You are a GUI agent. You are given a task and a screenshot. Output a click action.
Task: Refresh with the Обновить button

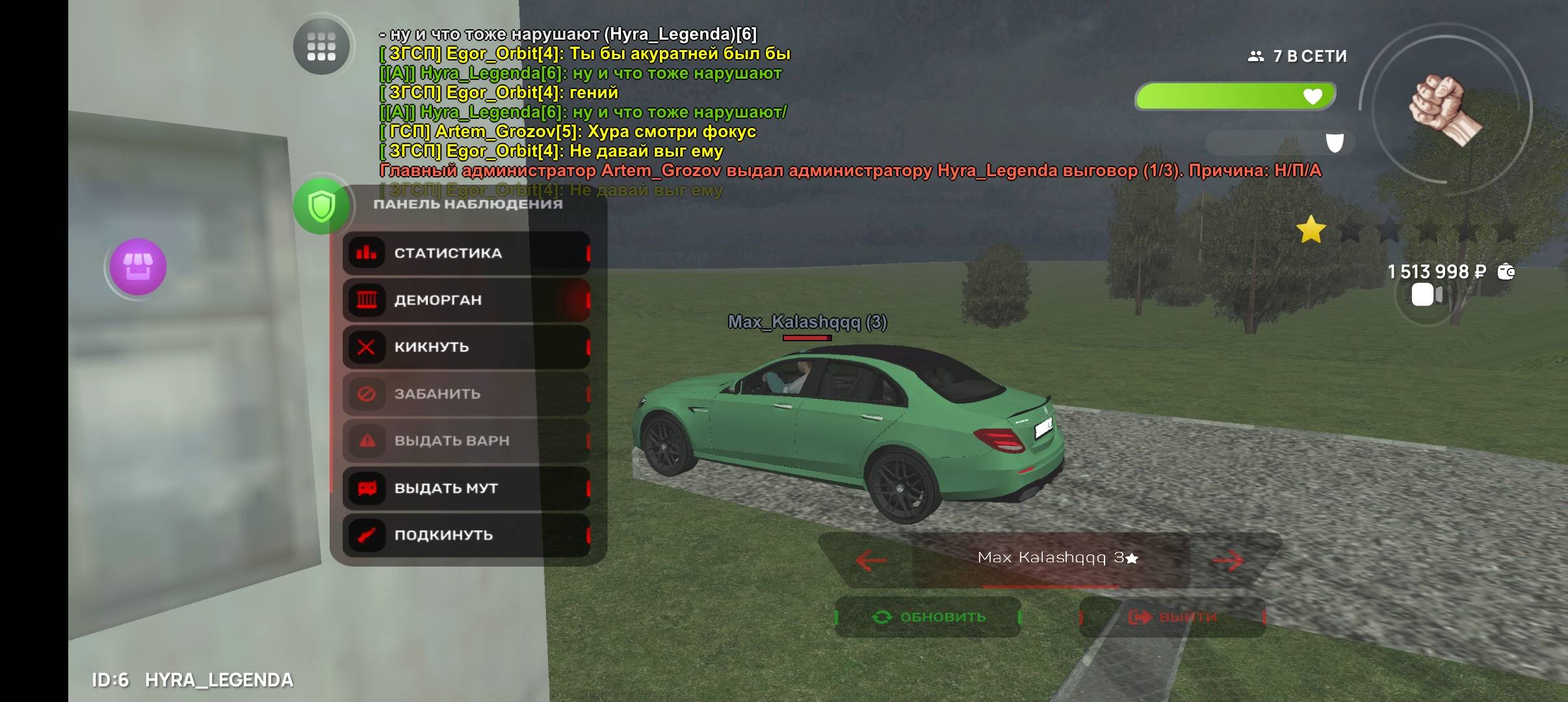pos(928,617)
